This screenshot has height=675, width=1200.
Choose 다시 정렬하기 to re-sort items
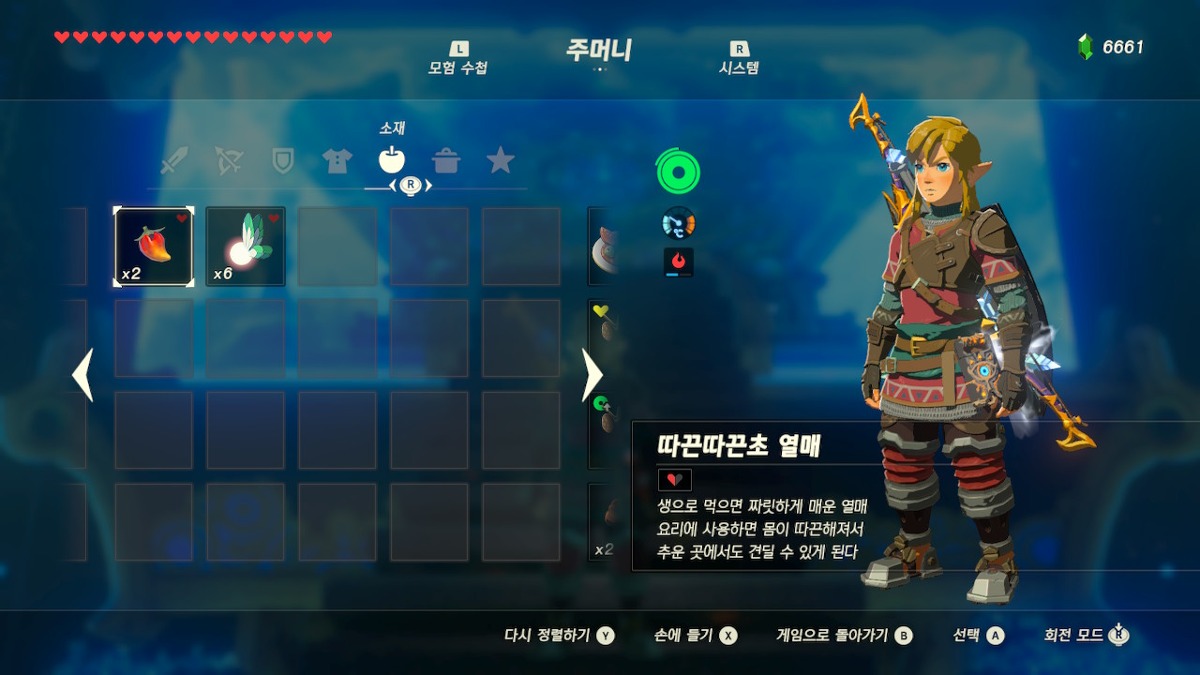[559, 635]
